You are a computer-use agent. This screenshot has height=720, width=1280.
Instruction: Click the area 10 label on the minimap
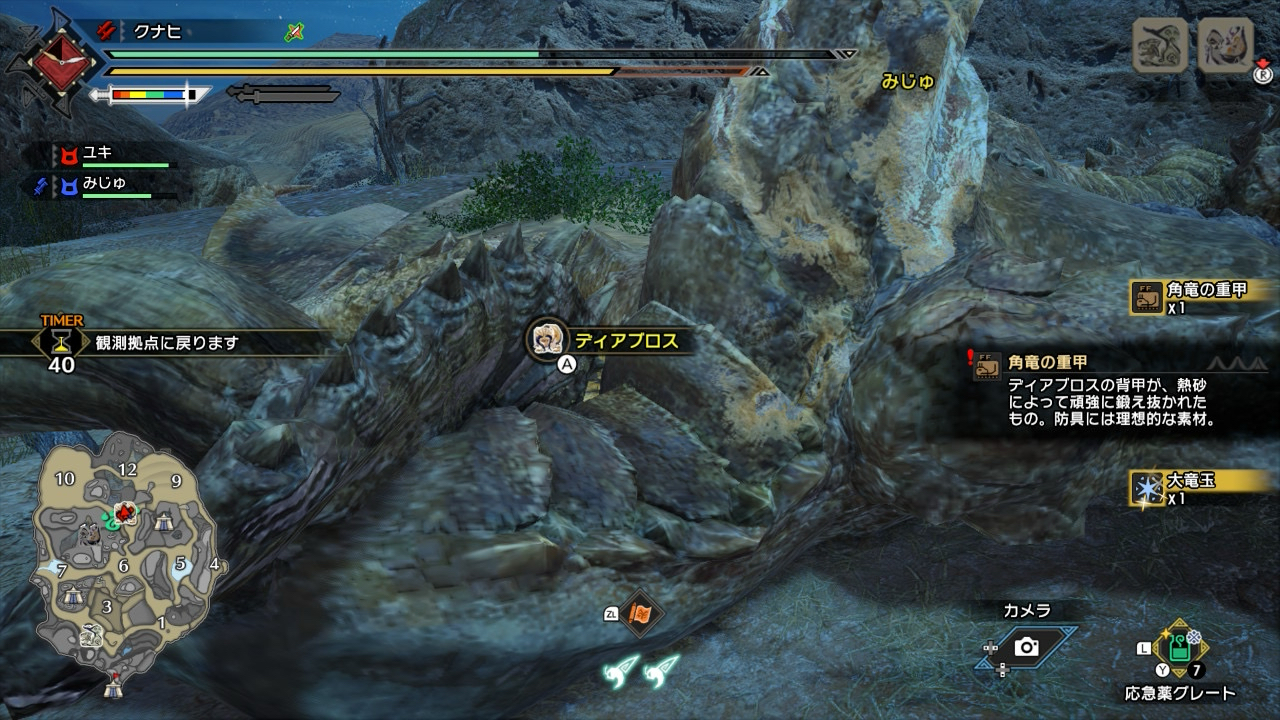(65, 479)
